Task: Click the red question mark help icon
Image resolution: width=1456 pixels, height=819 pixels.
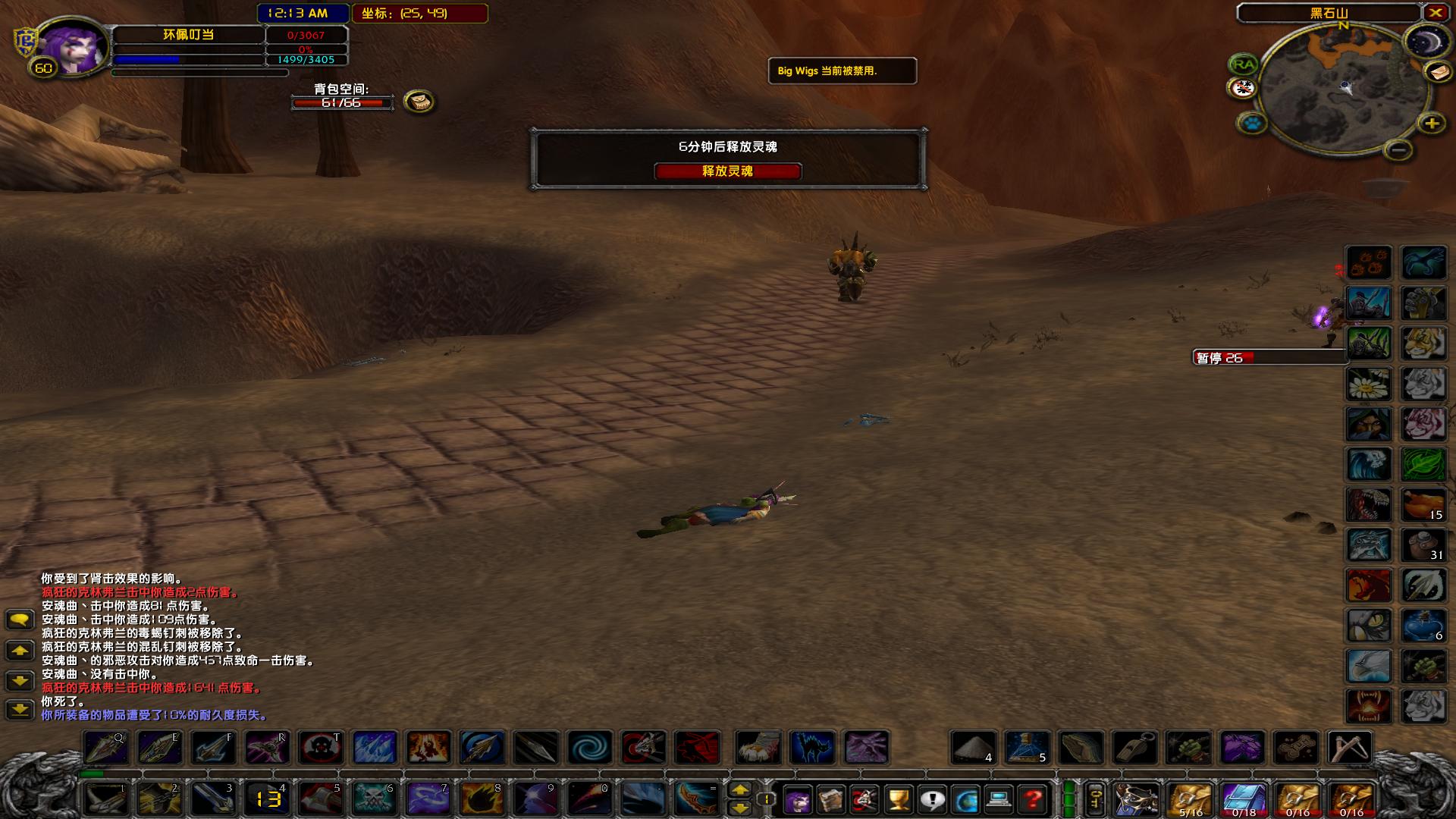Action: 1034,800
